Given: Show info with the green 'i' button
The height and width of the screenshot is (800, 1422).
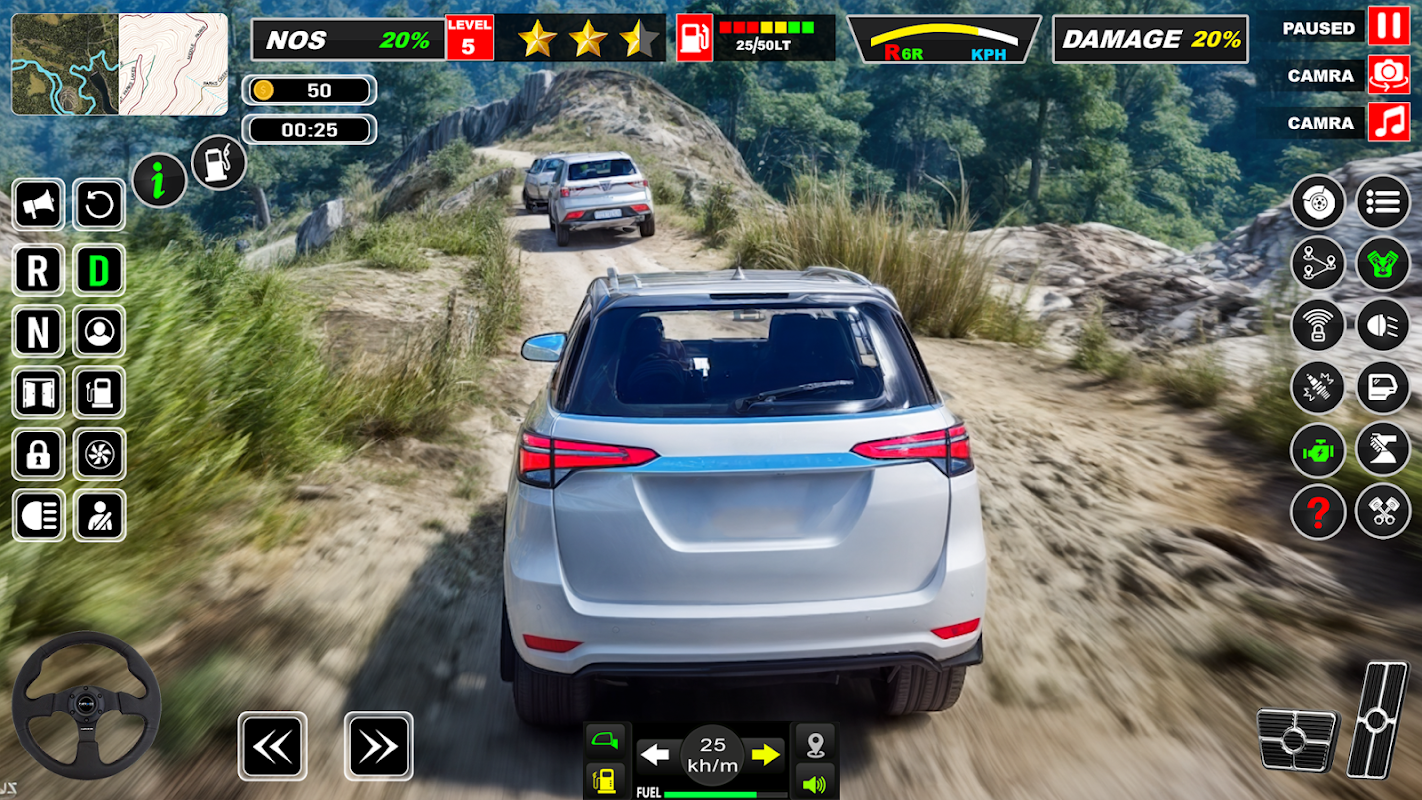Looking at the screenshot, I should pyautogui.click(x=159, y=180).
